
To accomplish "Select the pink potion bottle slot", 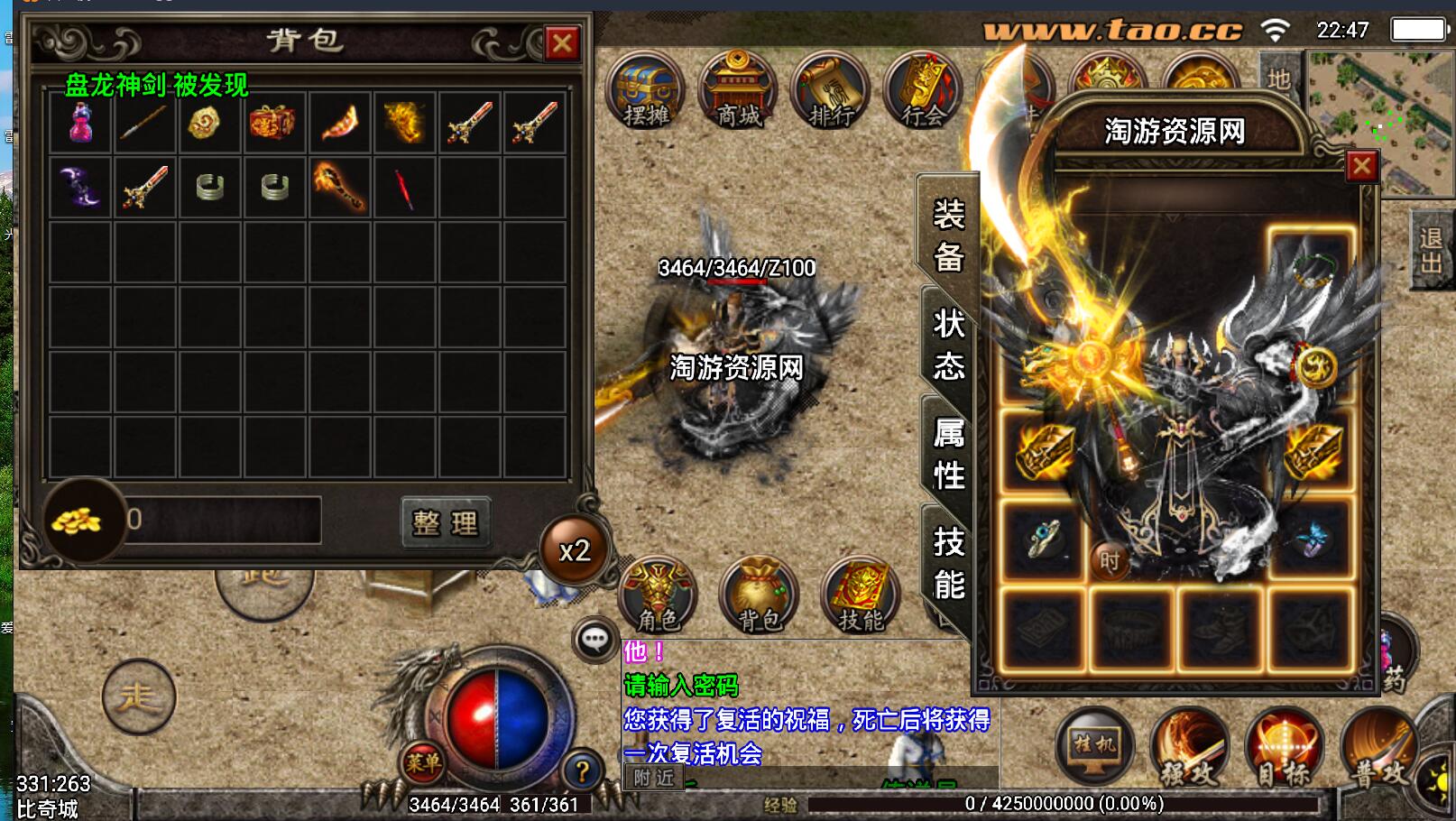I will (x=81, y=122).
